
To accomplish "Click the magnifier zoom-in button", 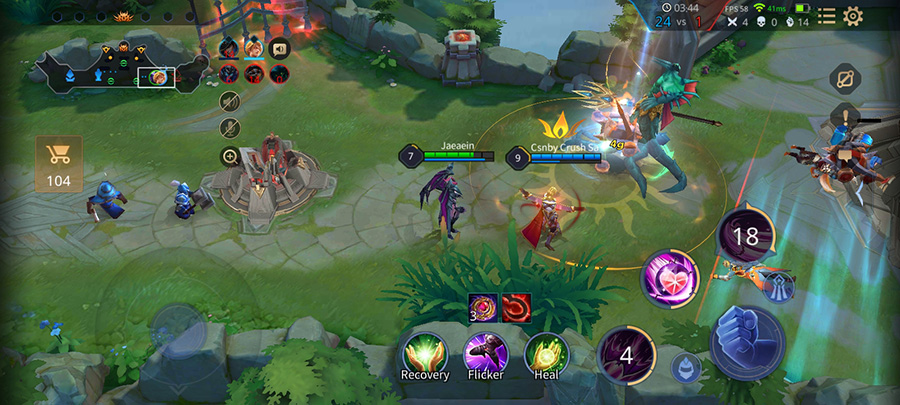I will 230,156.
